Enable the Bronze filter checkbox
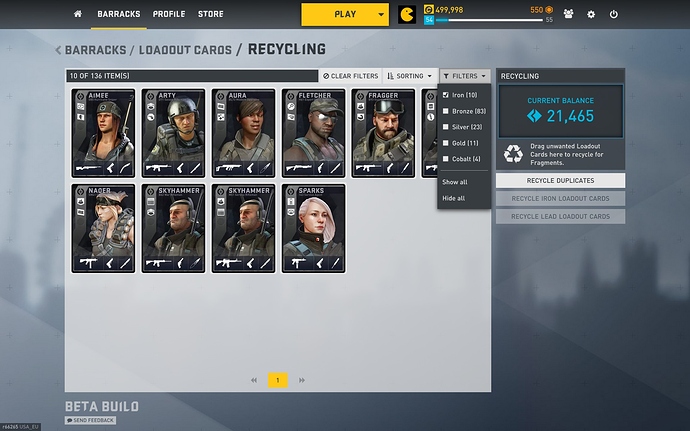The image size is (690, 431). click(446, 111)
